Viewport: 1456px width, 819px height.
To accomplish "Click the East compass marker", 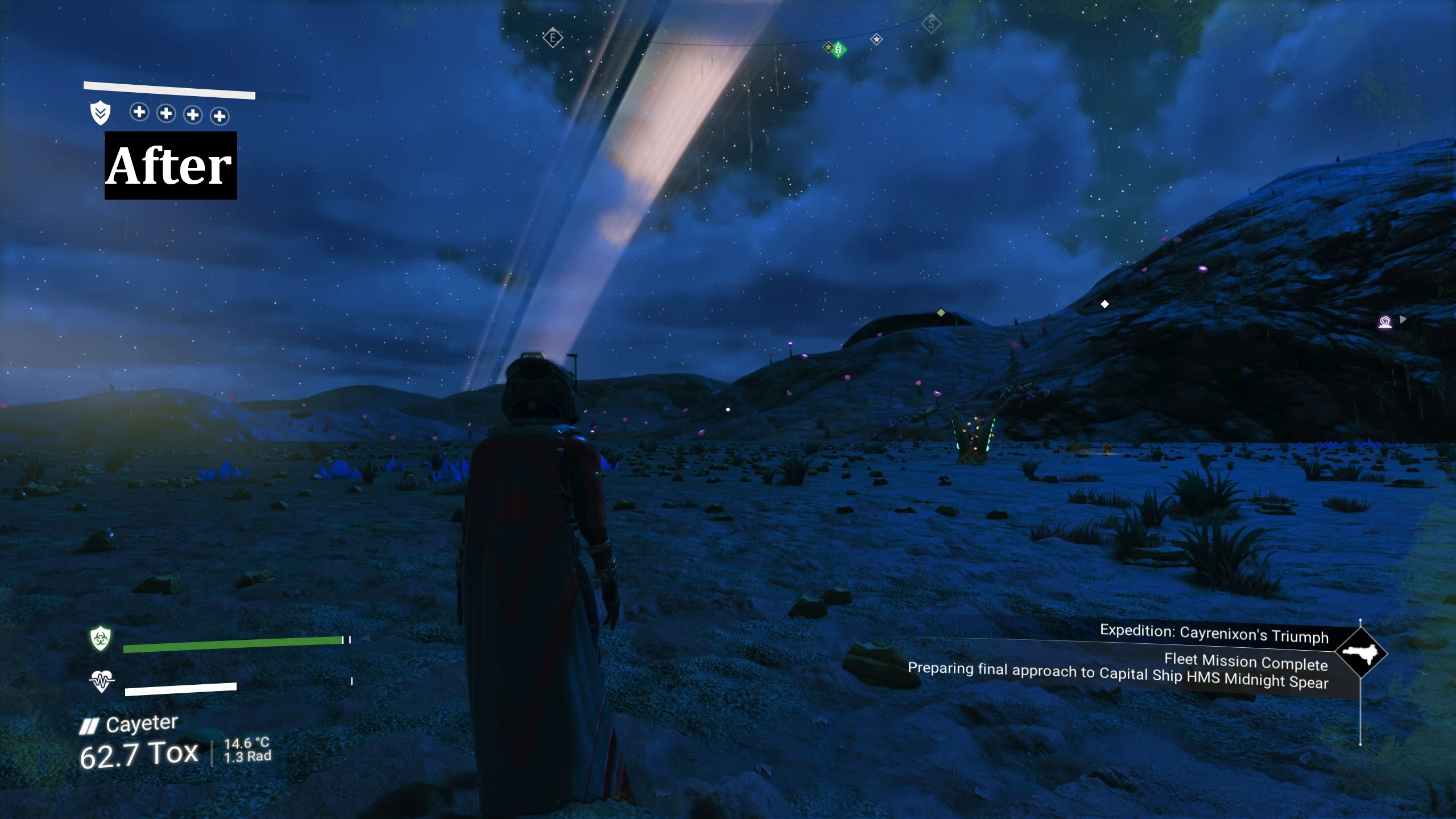I will 552,38.
